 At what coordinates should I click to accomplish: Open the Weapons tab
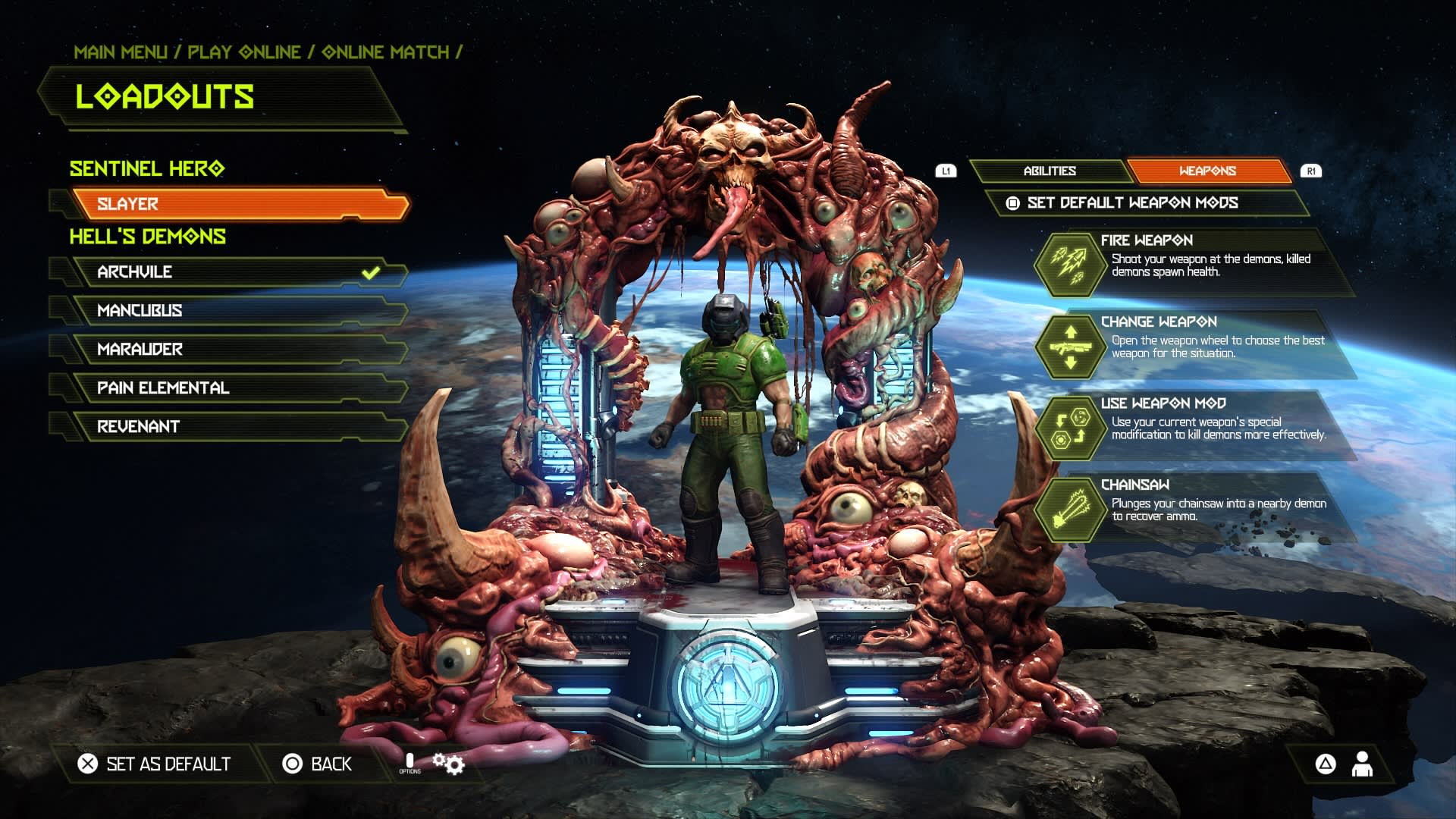(1207, 171)
